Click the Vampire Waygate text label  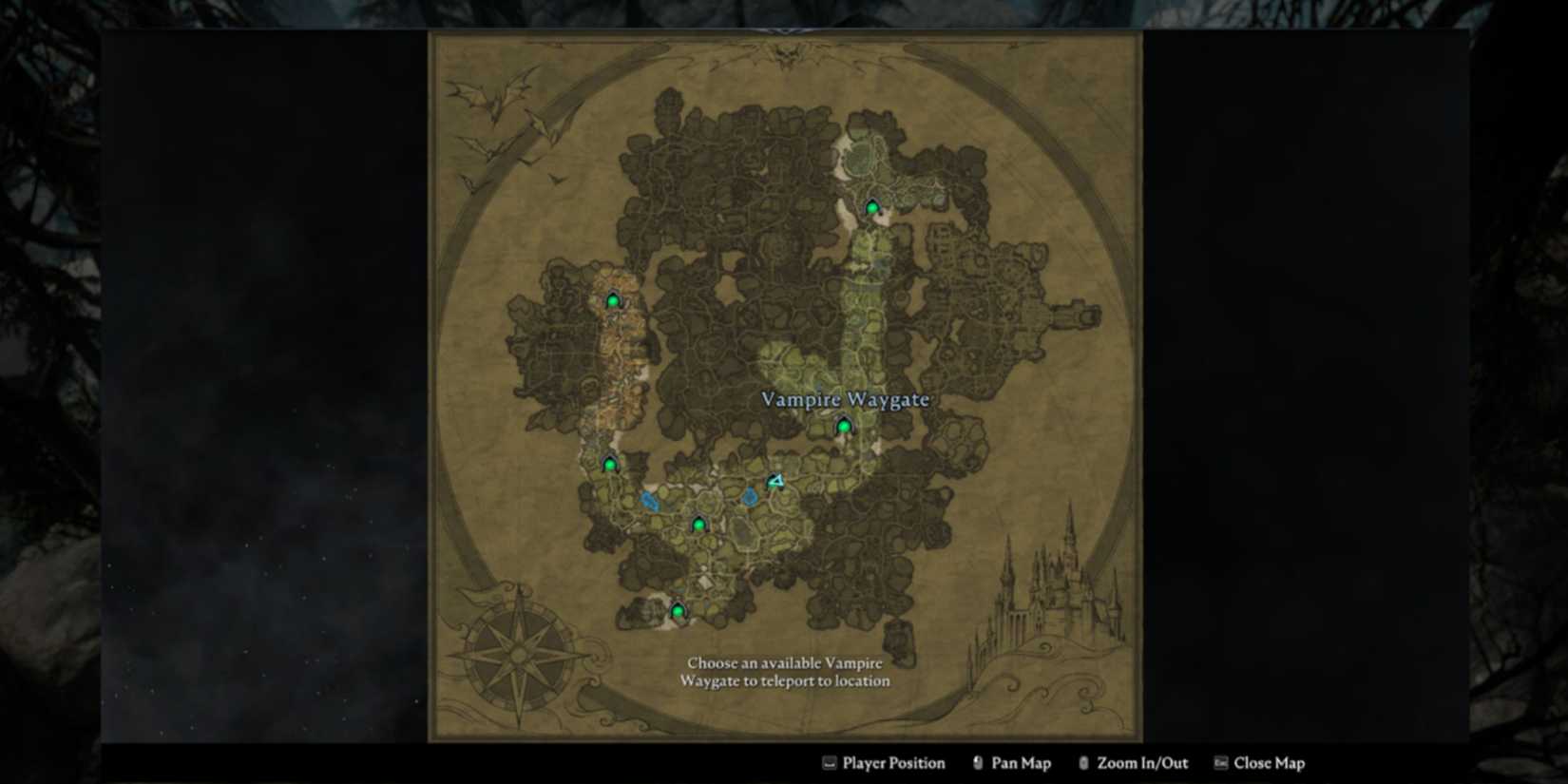(844, 401)
